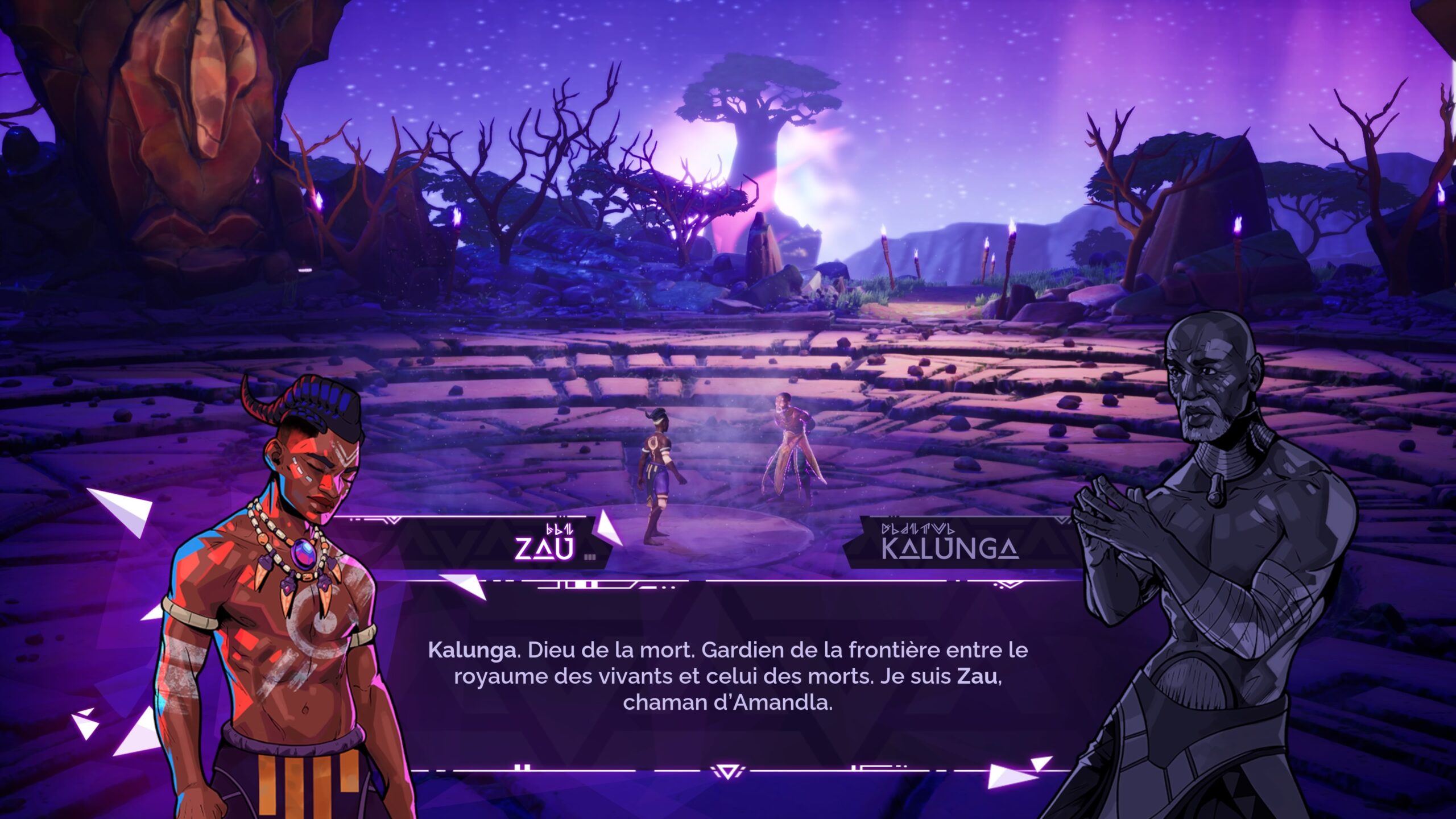Advance the dialogue by clicking Zau's text box
The width and height of the screenshot is (1456, 819).
[727, 676]
